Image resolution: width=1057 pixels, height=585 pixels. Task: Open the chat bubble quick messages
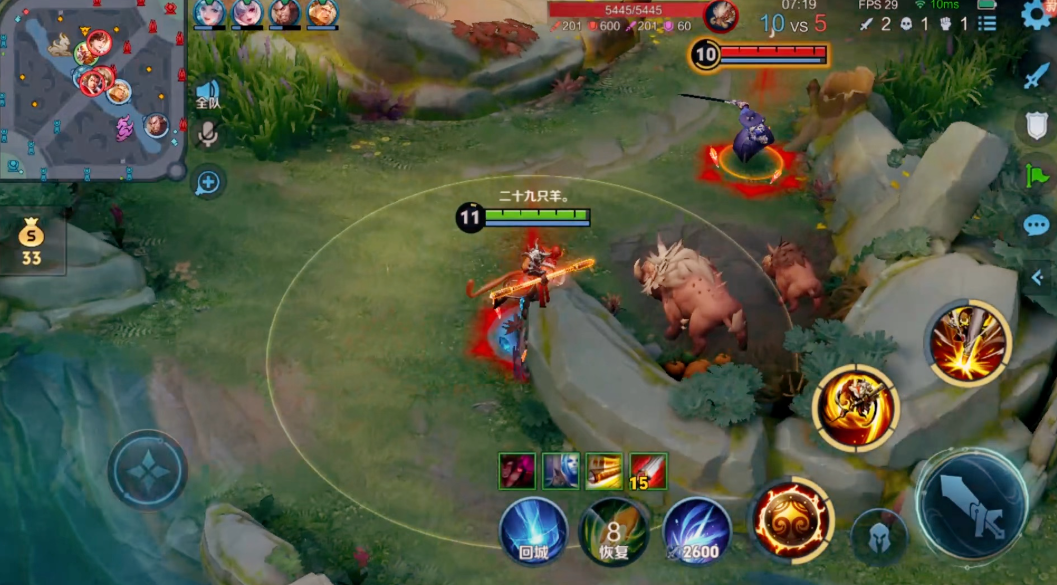[1036, 226]
